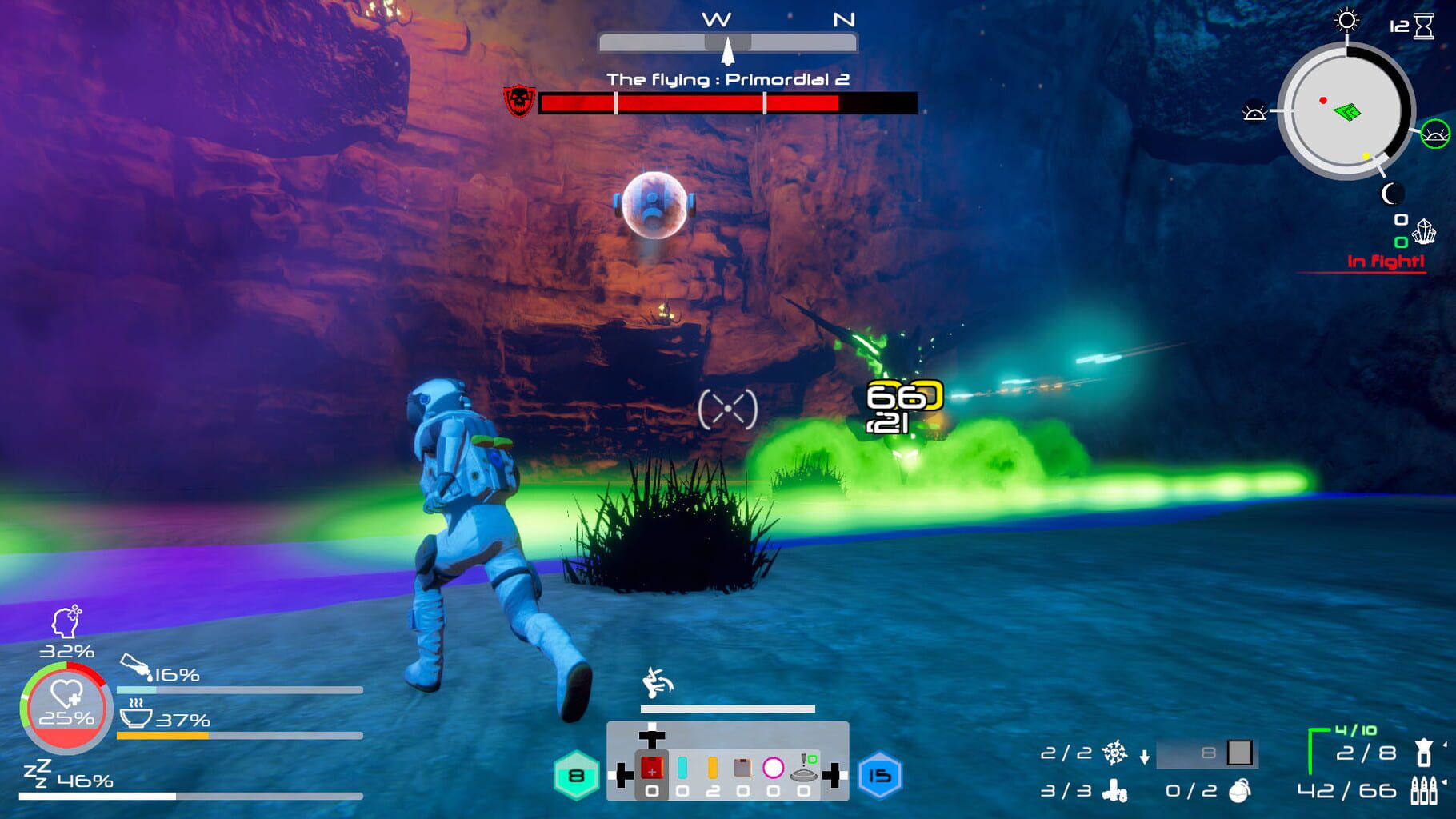Image resolution: width=1456 pixels, height=819 pixels.
Task: Expand the triangle beside the bullet ammo counter
Action: 1445,781
